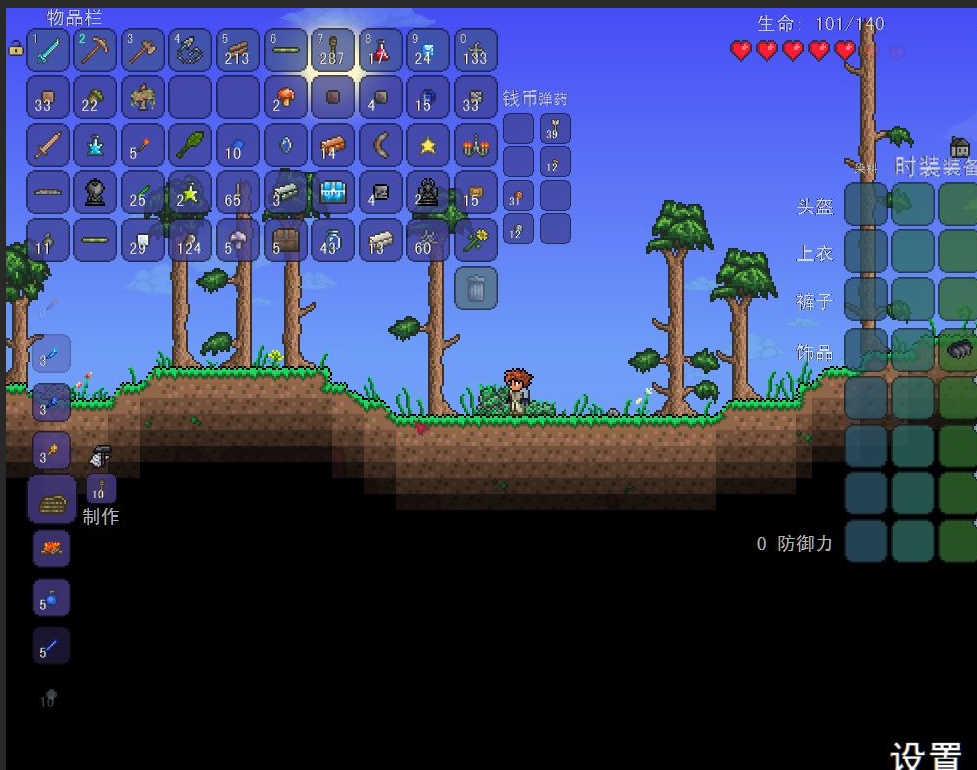Select the accessory slot holding the gray item
The width and height of the screenshot is (977, 770).
pyautogui.click(x=959, y=348)
